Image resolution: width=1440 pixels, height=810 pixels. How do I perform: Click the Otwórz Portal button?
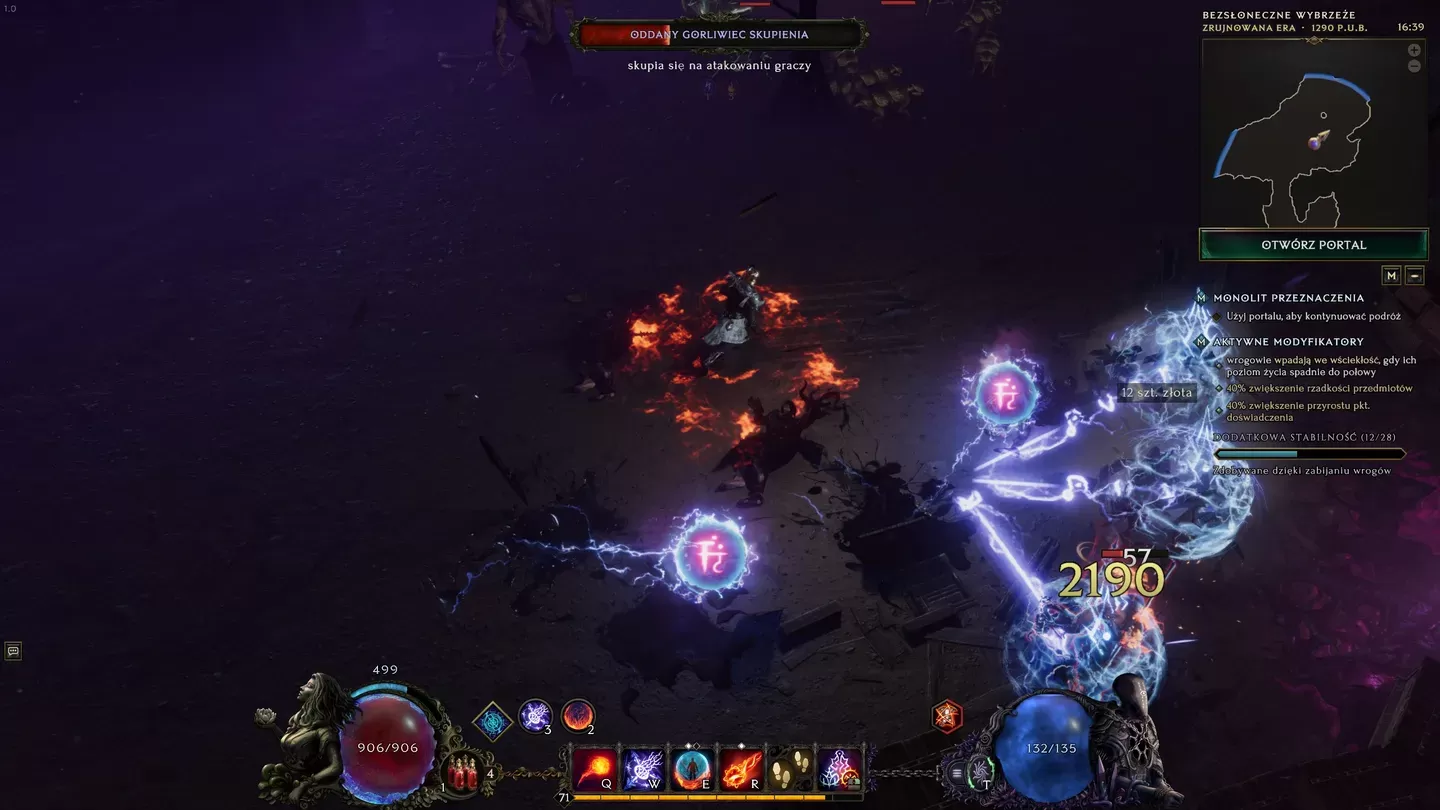coord(1313,245)
